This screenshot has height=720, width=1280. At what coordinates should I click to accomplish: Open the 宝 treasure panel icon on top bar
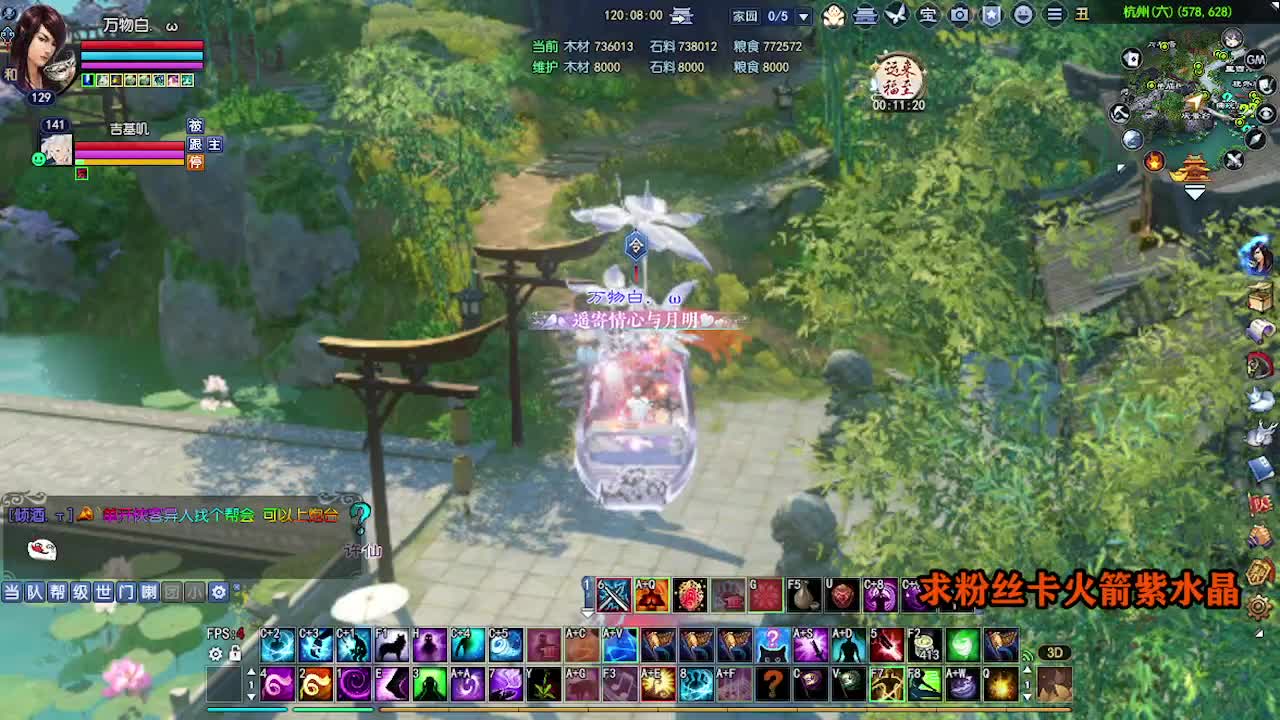[x=931, y=15]
